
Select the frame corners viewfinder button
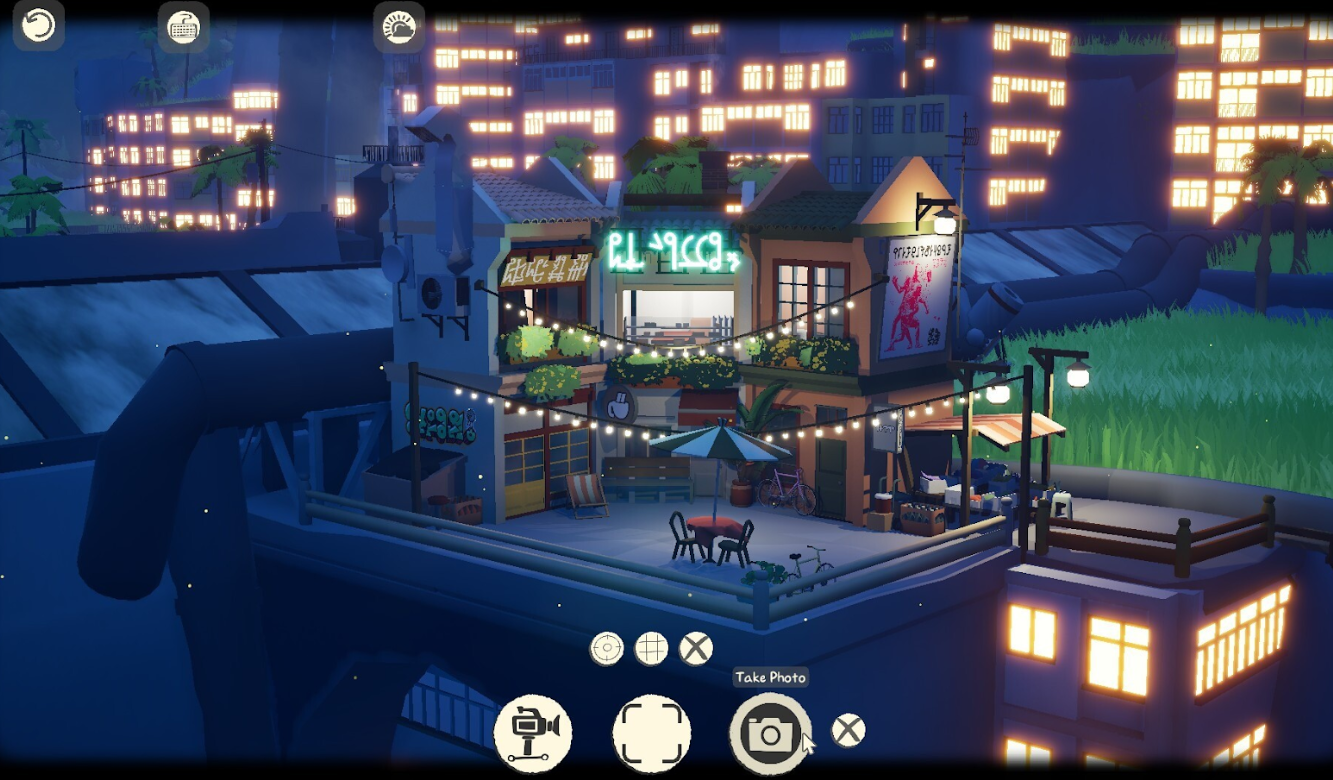coord(652,734)
